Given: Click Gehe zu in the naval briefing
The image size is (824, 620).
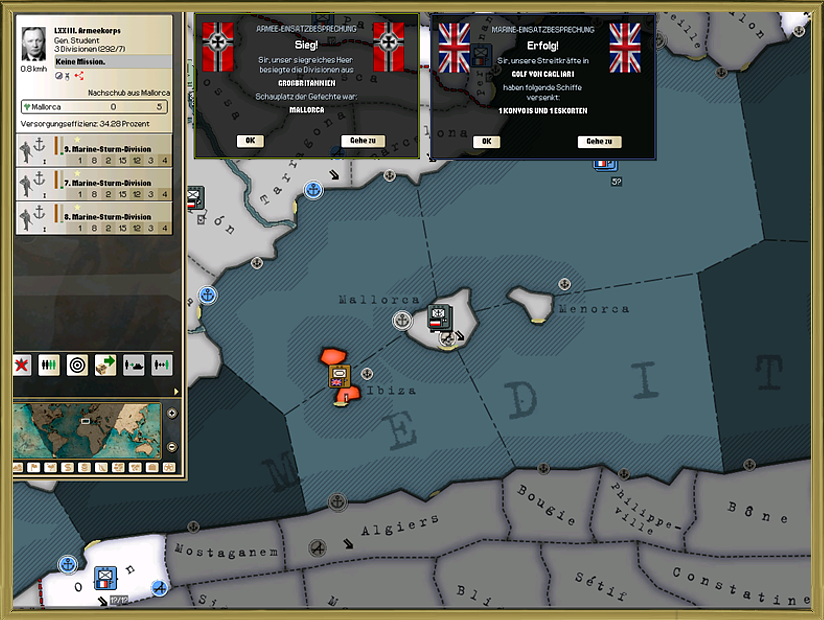Looking at the screenshot, I should coord(599,141).
